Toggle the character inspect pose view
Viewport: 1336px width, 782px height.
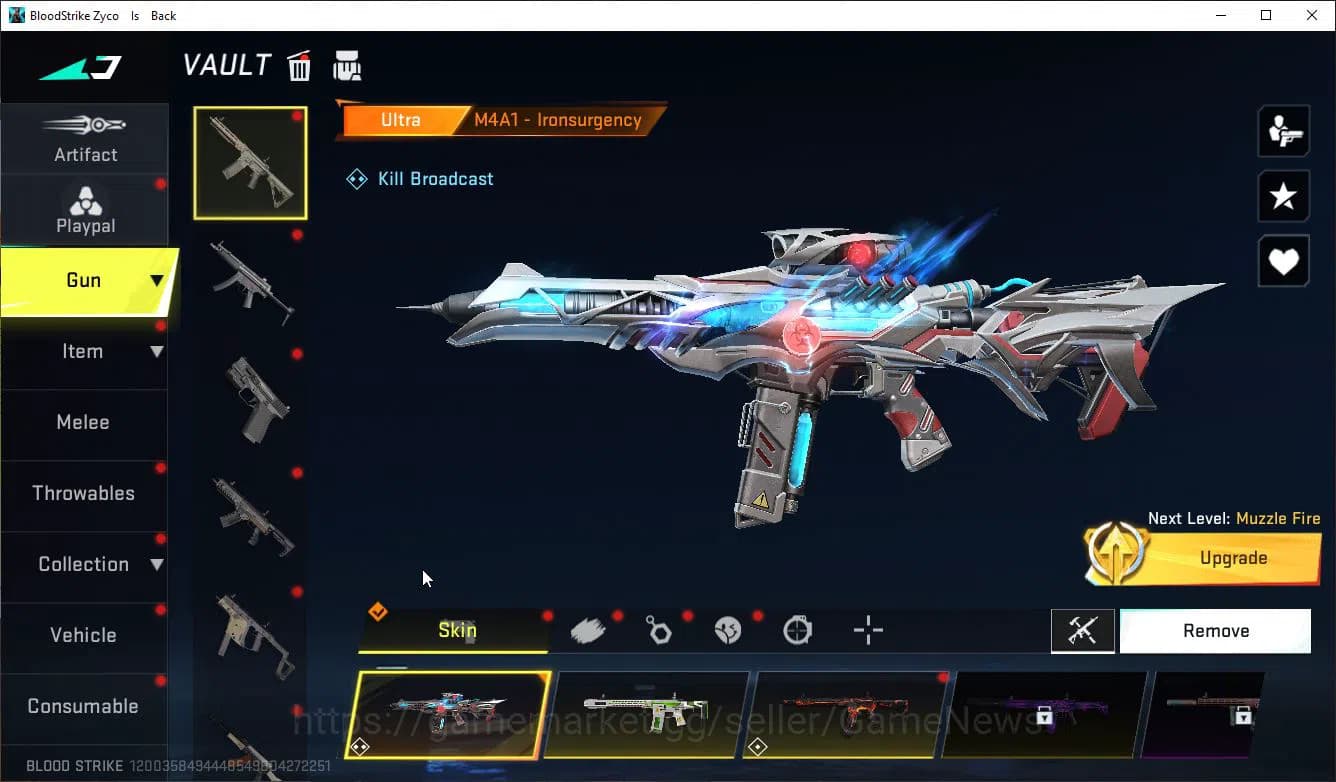(1283, 130)
